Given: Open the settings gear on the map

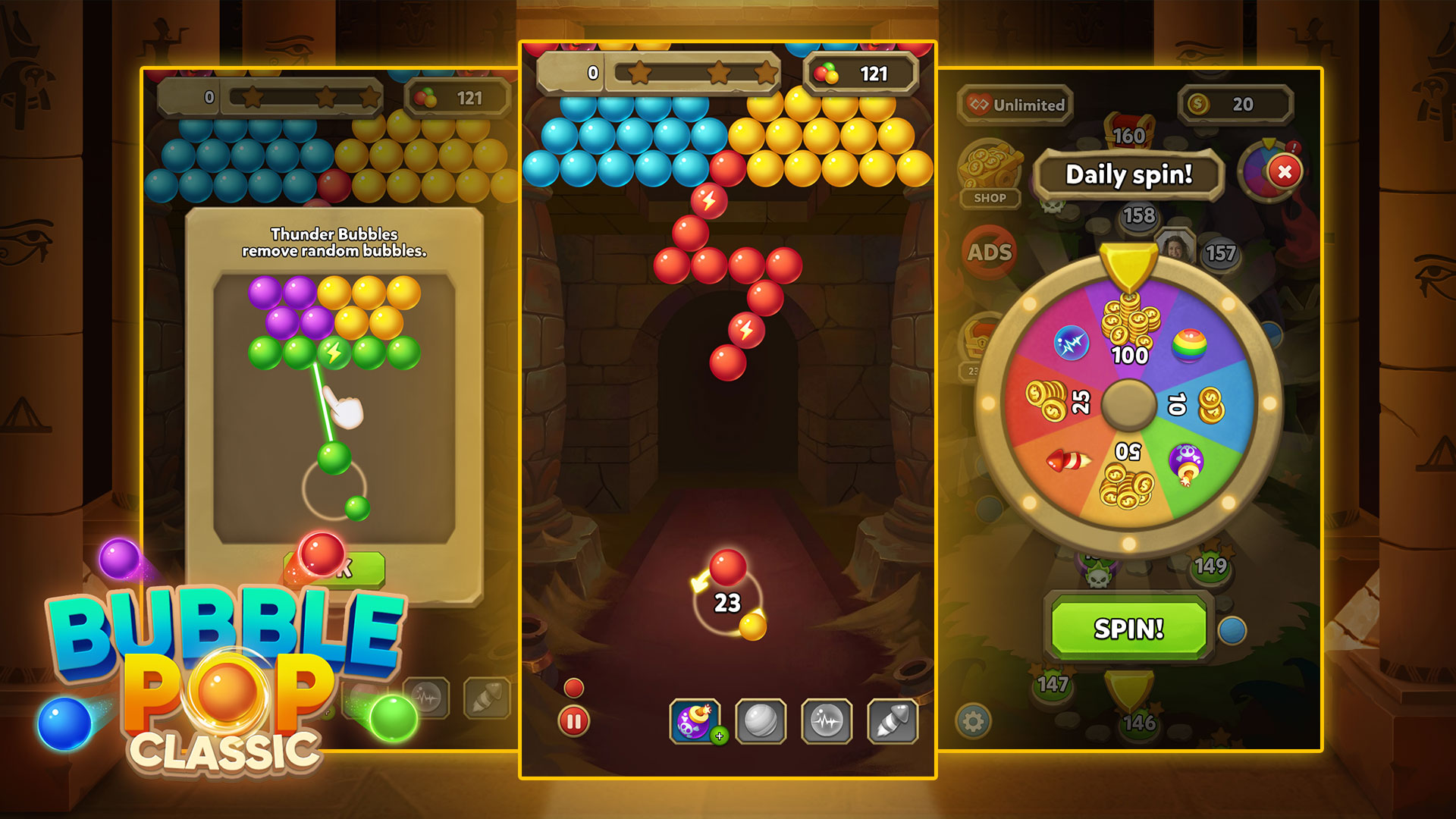Looking at the screenshot, I should pos(973,723).
